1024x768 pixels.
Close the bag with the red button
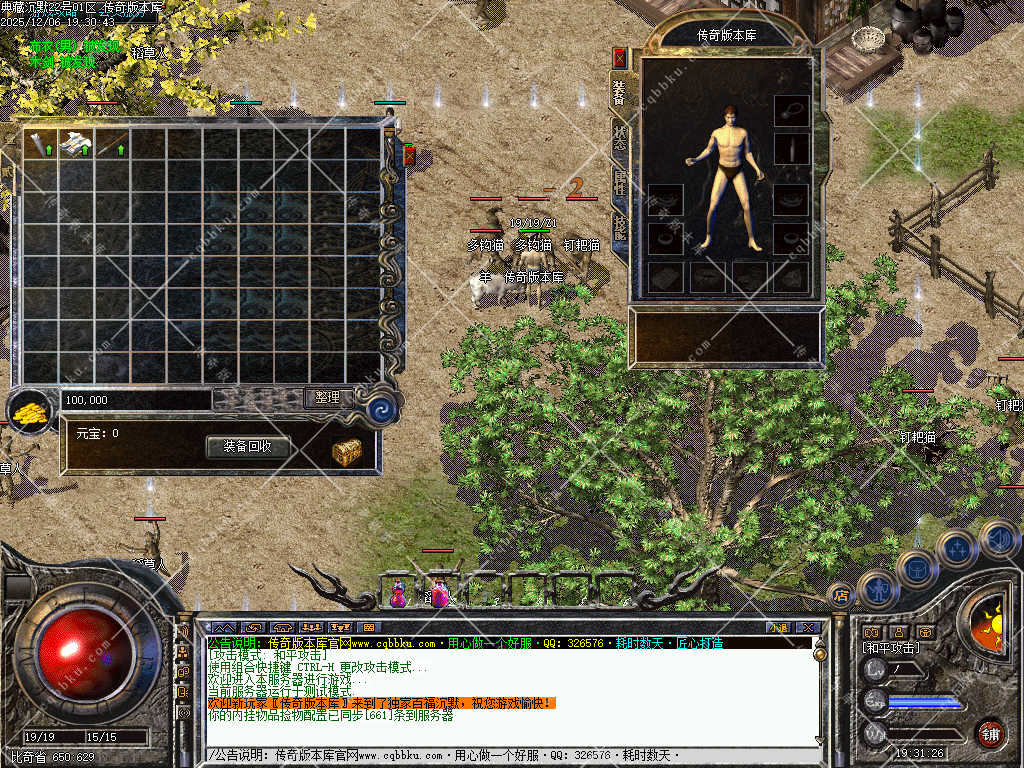click(x=409, y=155)
